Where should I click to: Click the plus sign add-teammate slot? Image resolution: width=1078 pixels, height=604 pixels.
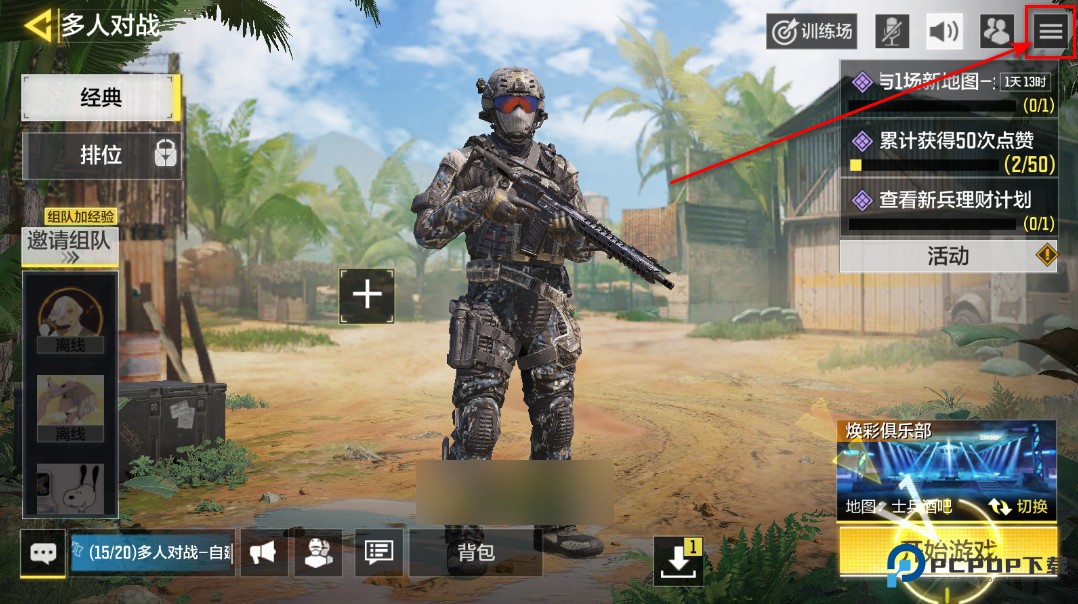(x=367, y=295)
